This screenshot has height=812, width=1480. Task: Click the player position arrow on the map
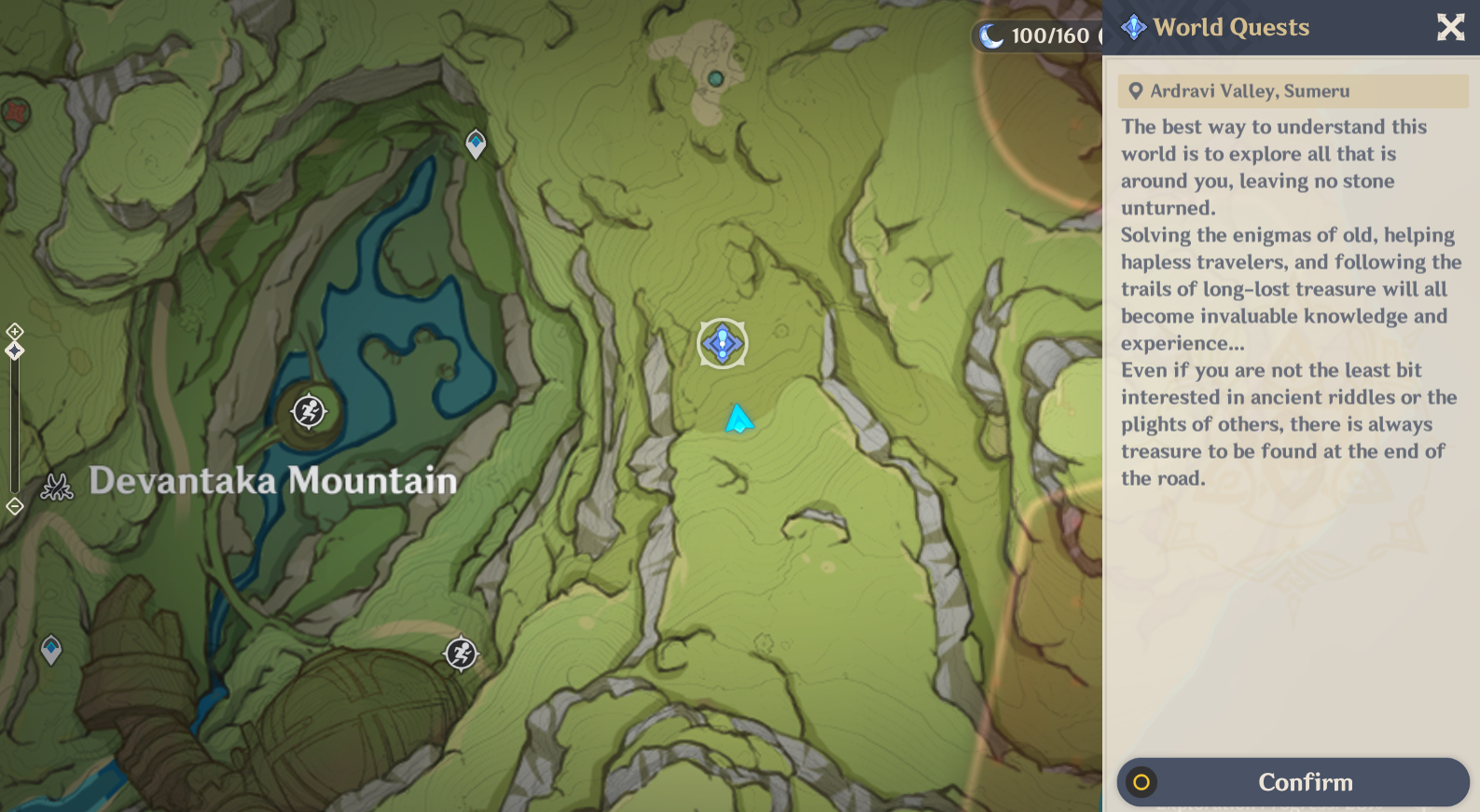(738, 420)
